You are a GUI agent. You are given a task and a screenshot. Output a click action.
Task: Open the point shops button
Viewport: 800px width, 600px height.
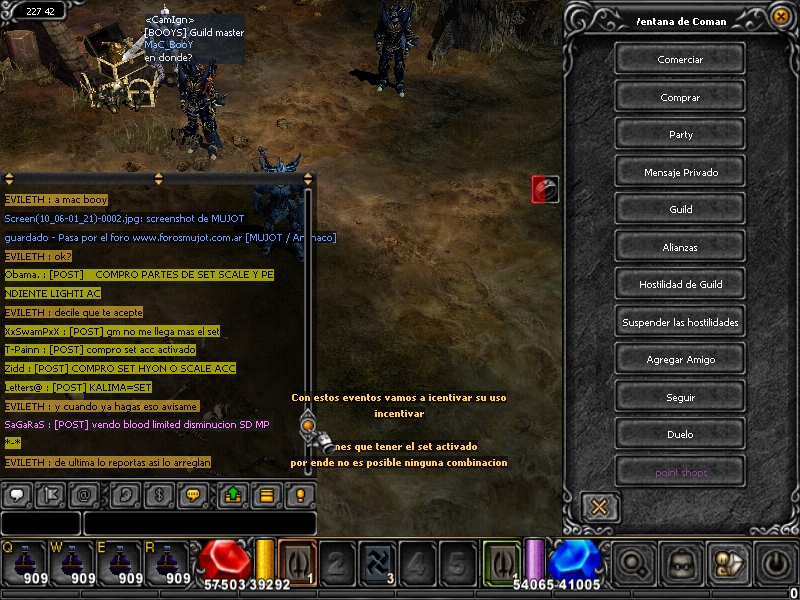click(x=680, y=472)
